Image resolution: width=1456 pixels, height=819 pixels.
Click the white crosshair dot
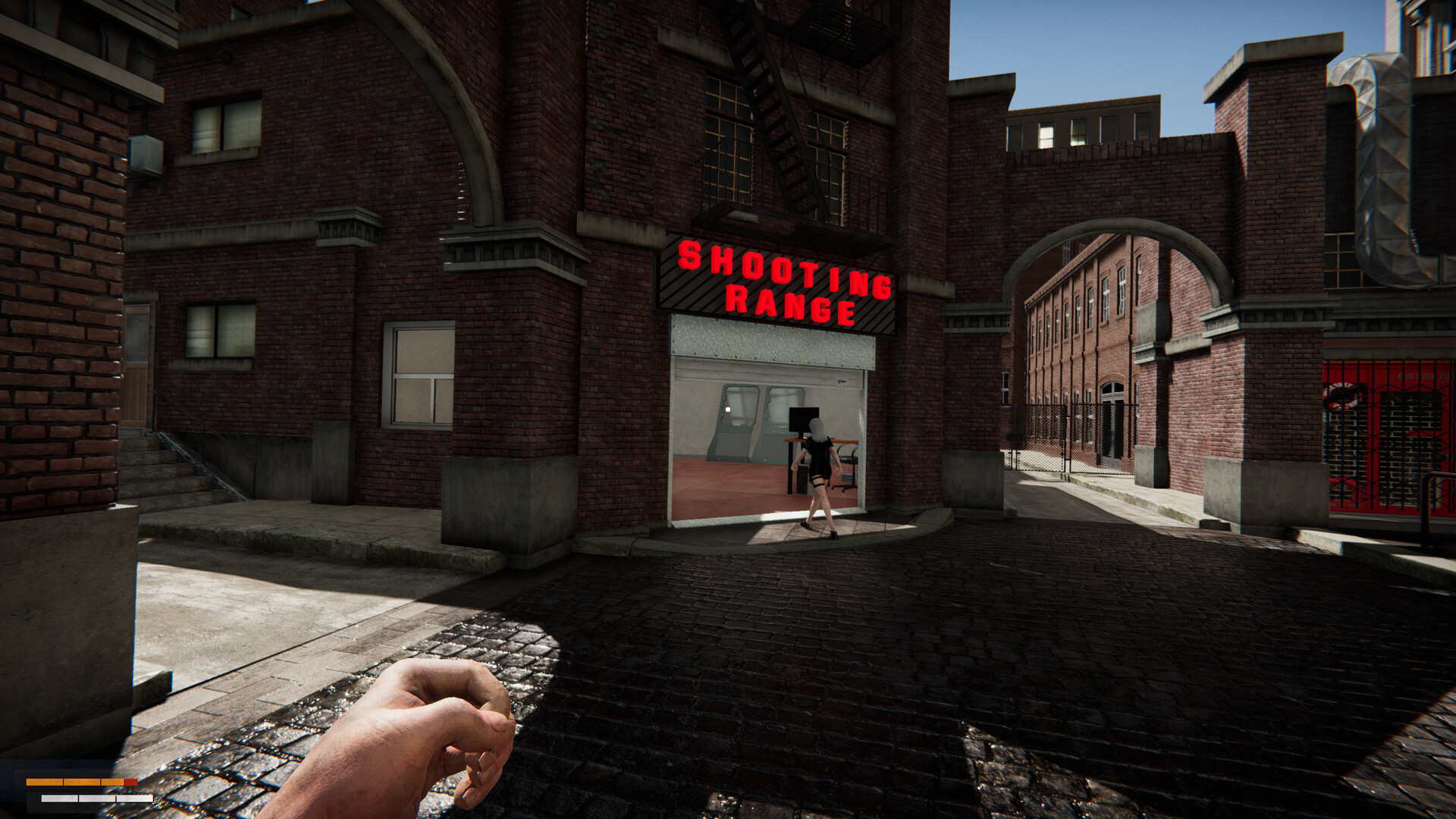click(728, 409)
